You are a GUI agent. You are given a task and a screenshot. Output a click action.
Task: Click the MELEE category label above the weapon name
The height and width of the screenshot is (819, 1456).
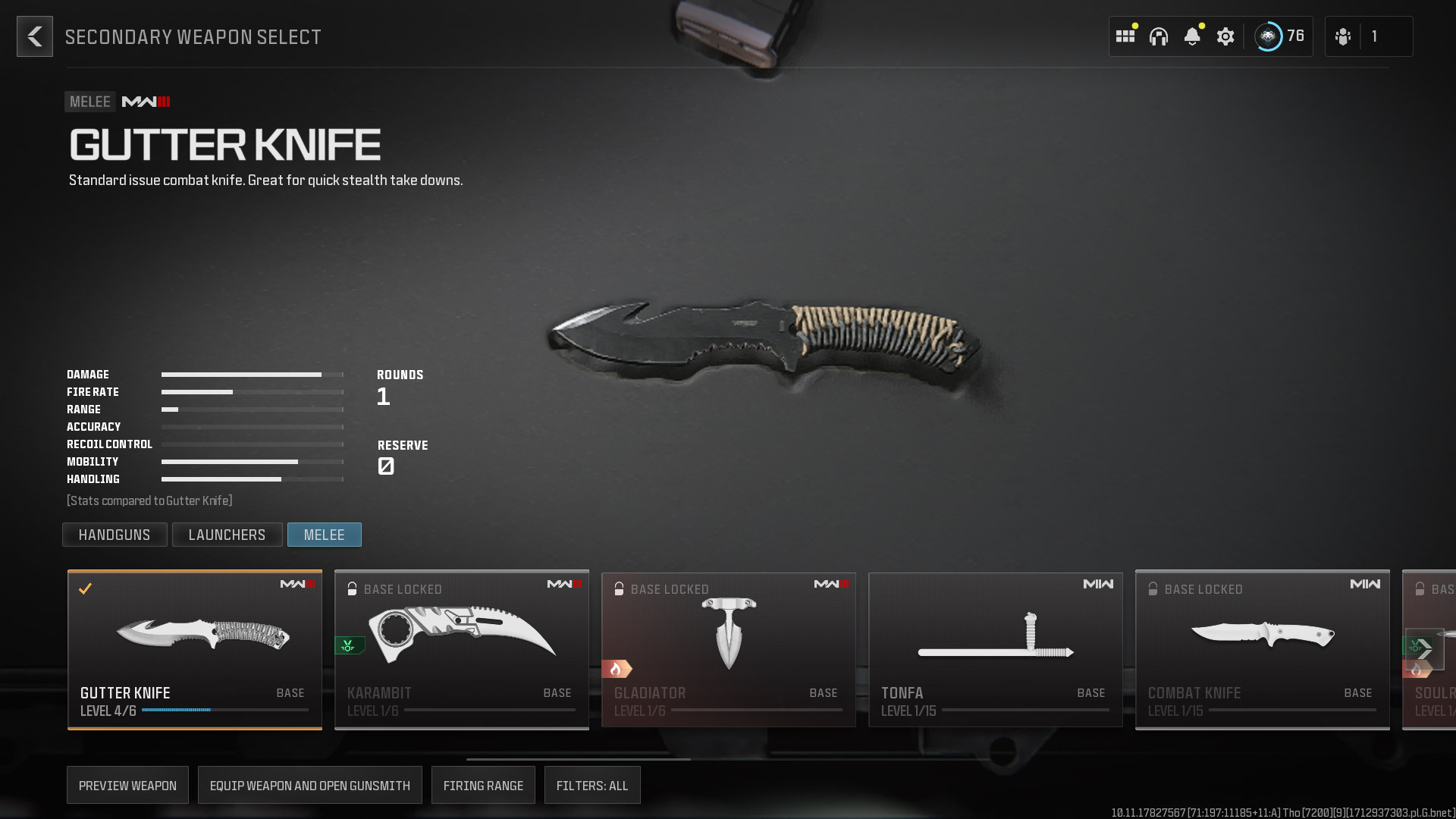(89, 101)
